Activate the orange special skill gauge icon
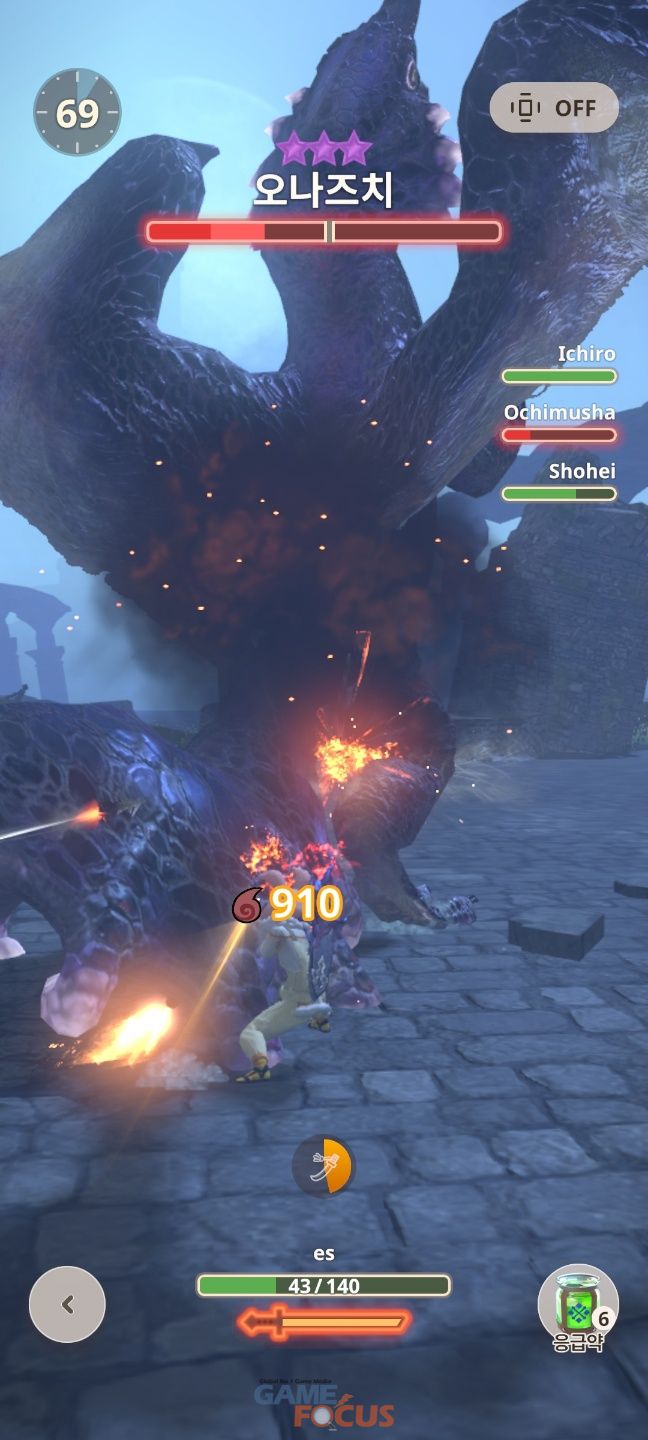The image size is (648, 1440). [x=323, y=1166]
